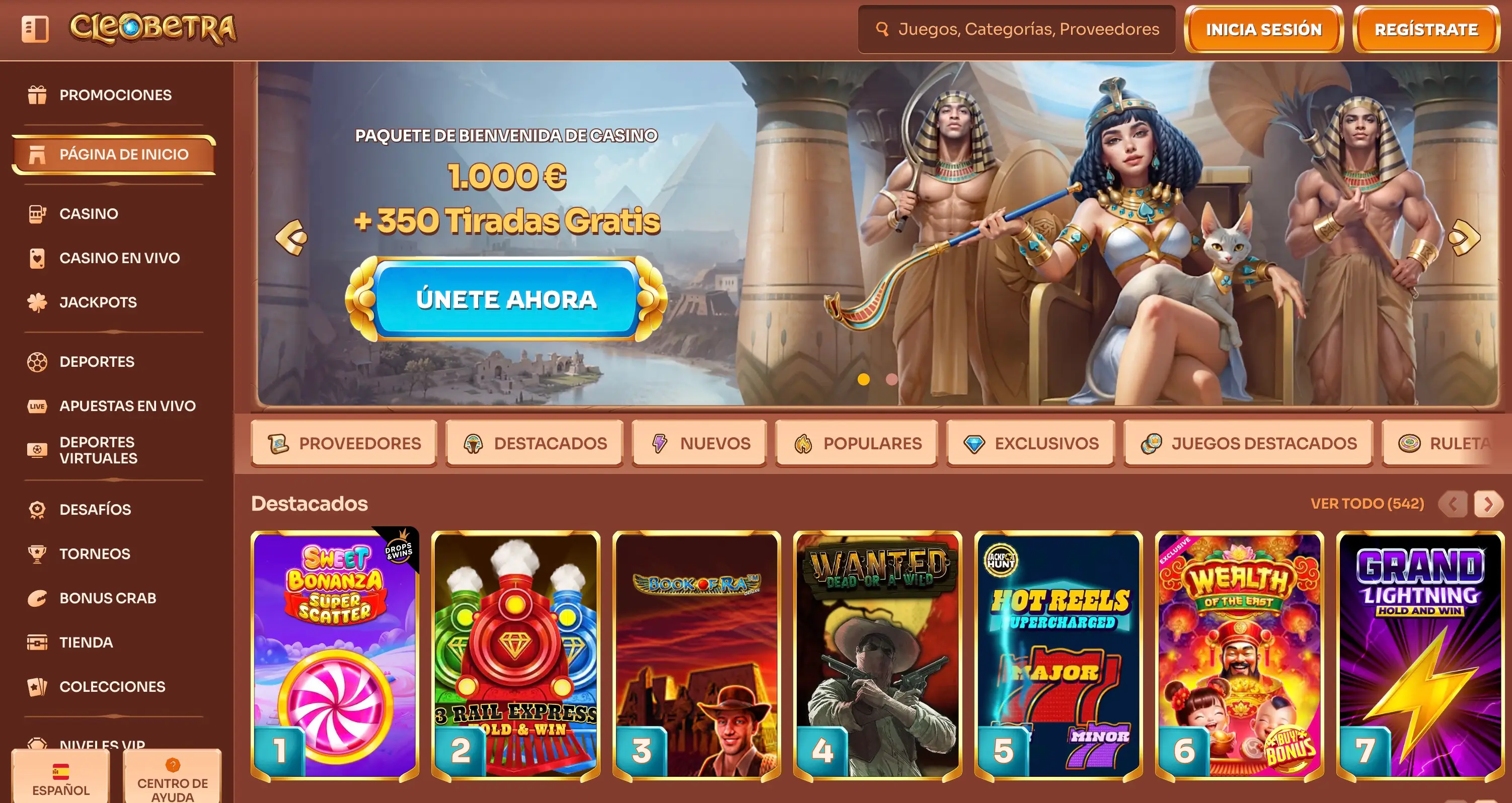Click the LIVE Apuestas en Vivo icon
Screen dimensions: 1512x803
[38, 406]
